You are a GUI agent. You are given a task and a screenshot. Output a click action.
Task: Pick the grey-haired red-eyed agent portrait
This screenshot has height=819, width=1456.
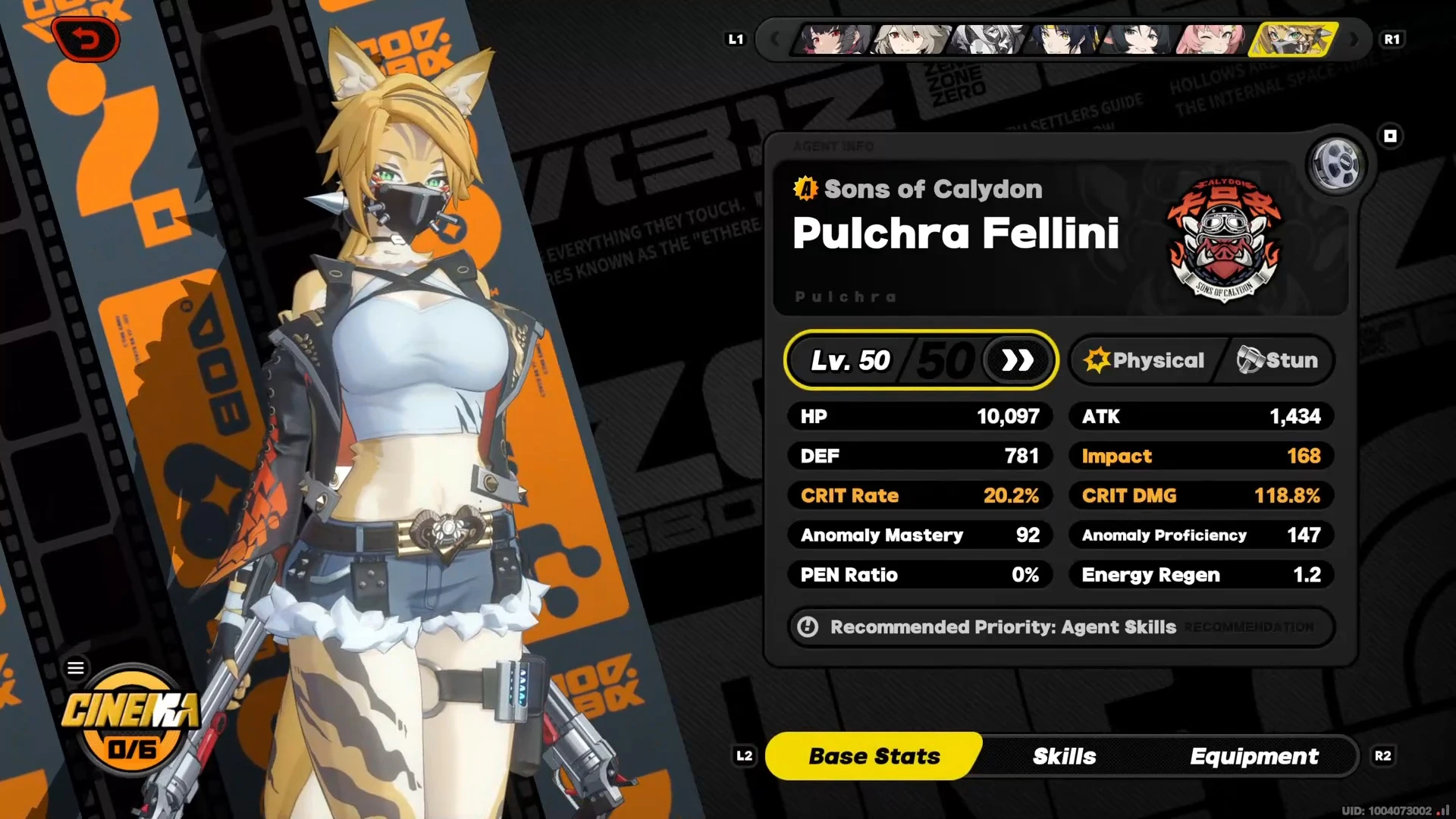908,39
